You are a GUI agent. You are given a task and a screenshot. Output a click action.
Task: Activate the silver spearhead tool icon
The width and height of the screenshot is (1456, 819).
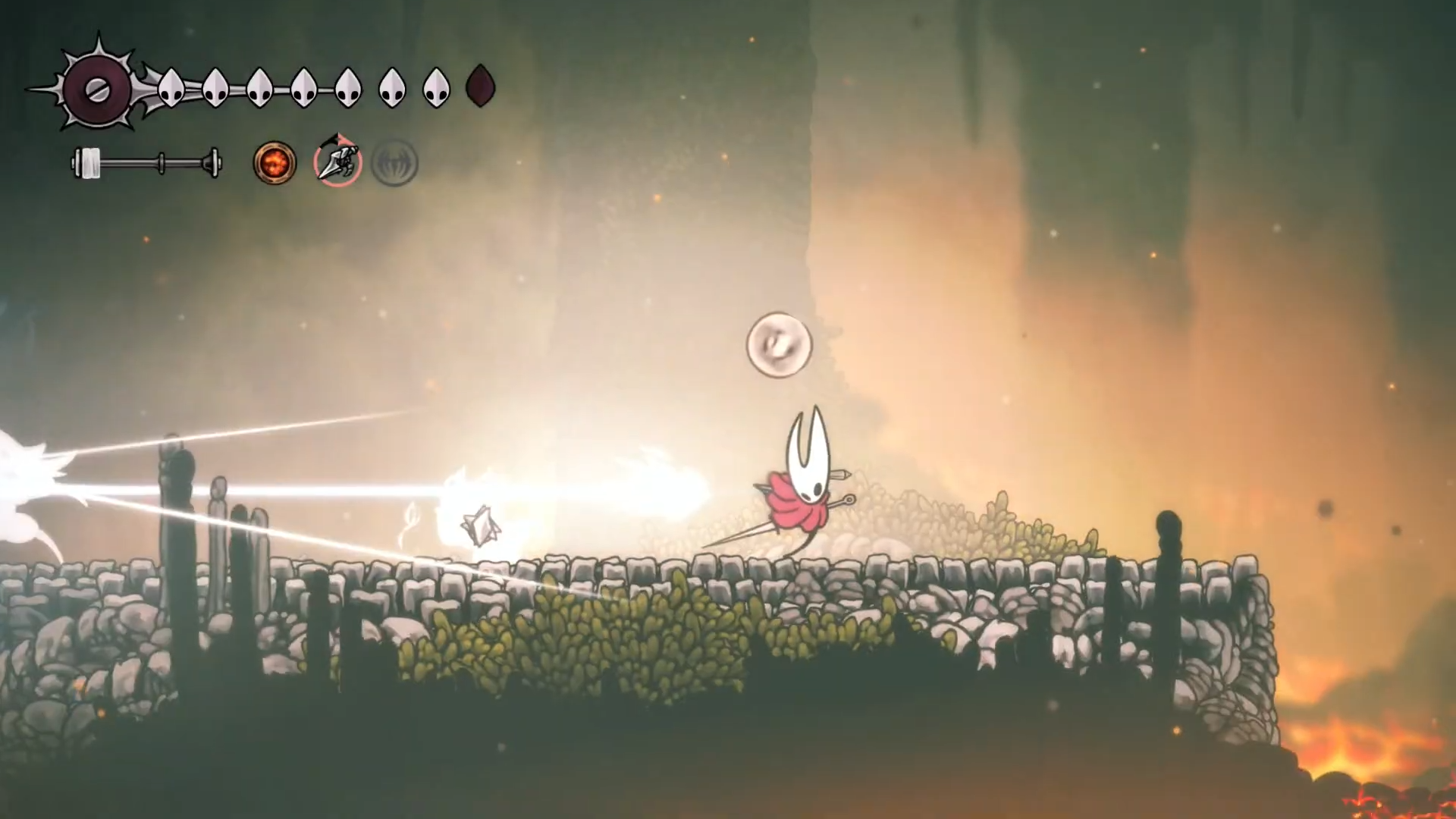point(337,162)
